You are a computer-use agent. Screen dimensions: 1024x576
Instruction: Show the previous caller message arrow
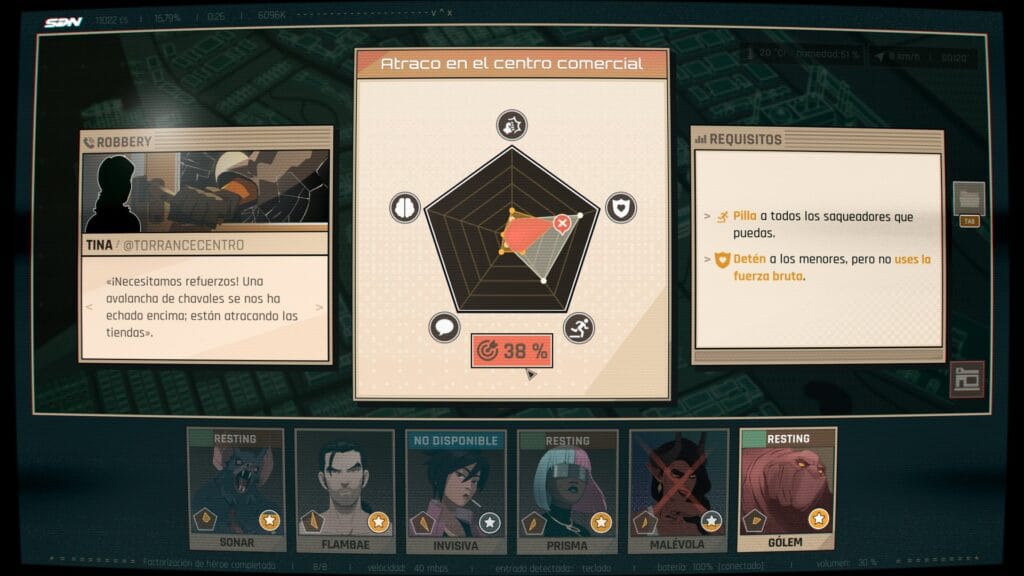point(88,306)
